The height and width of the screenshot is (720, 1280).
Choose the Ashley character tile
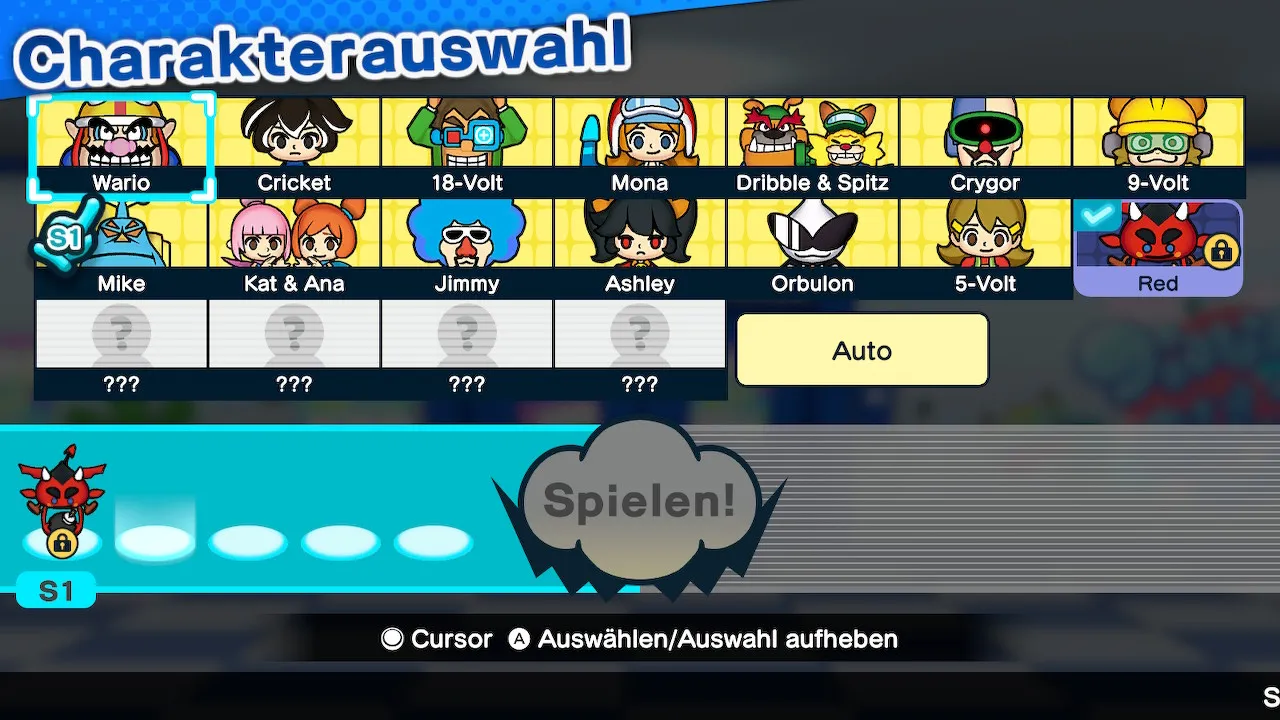(x=640, y=247)
